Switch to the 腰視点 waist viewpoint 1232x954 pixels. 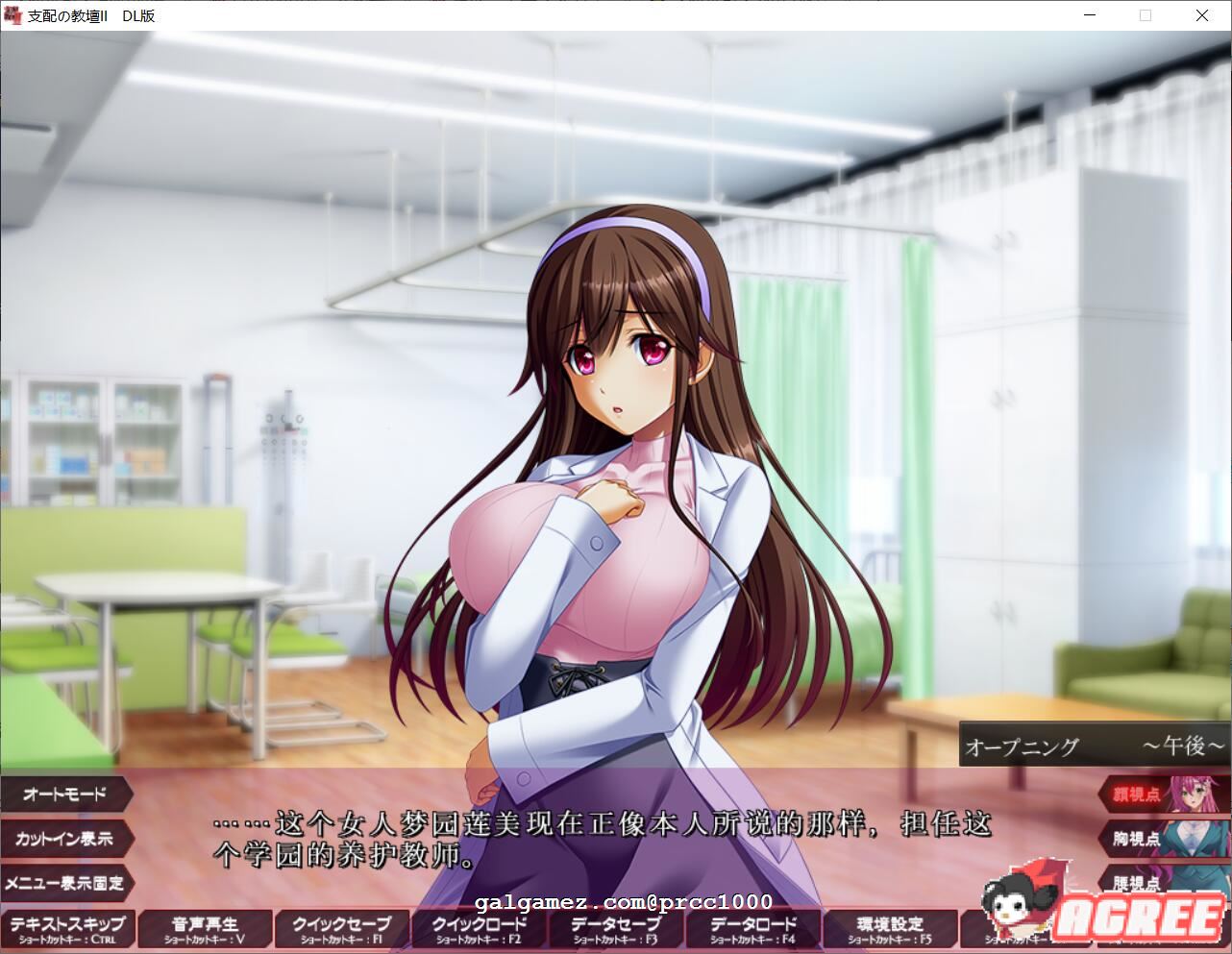pyautogui.click(x=1139, y=884)
